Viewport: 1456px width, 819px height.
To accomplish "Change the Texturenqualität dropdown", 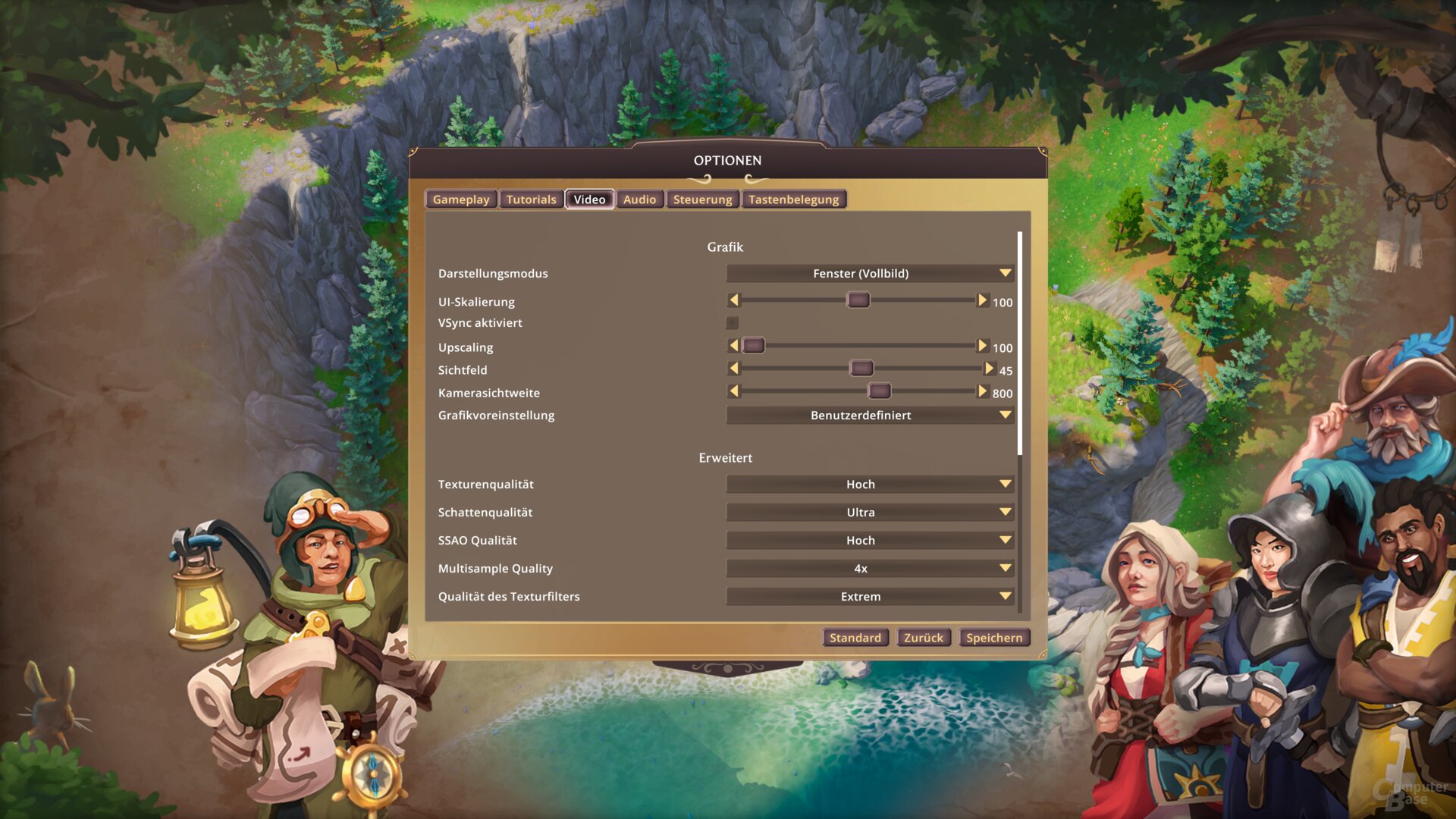I will [869, 484].
